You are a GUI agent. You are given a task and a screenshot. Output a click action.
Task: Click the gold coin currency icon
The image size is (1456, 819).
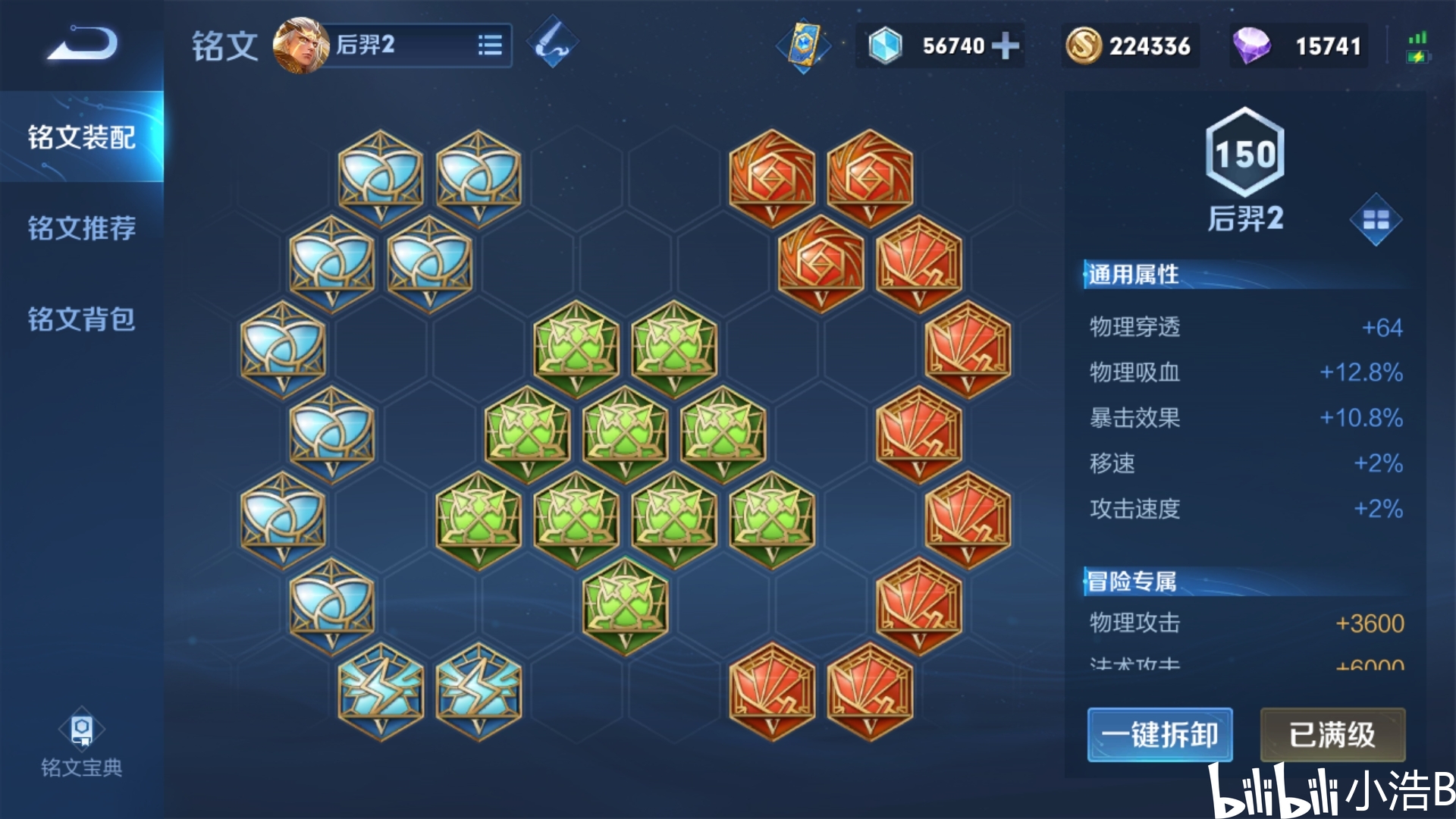[1083, 45]
